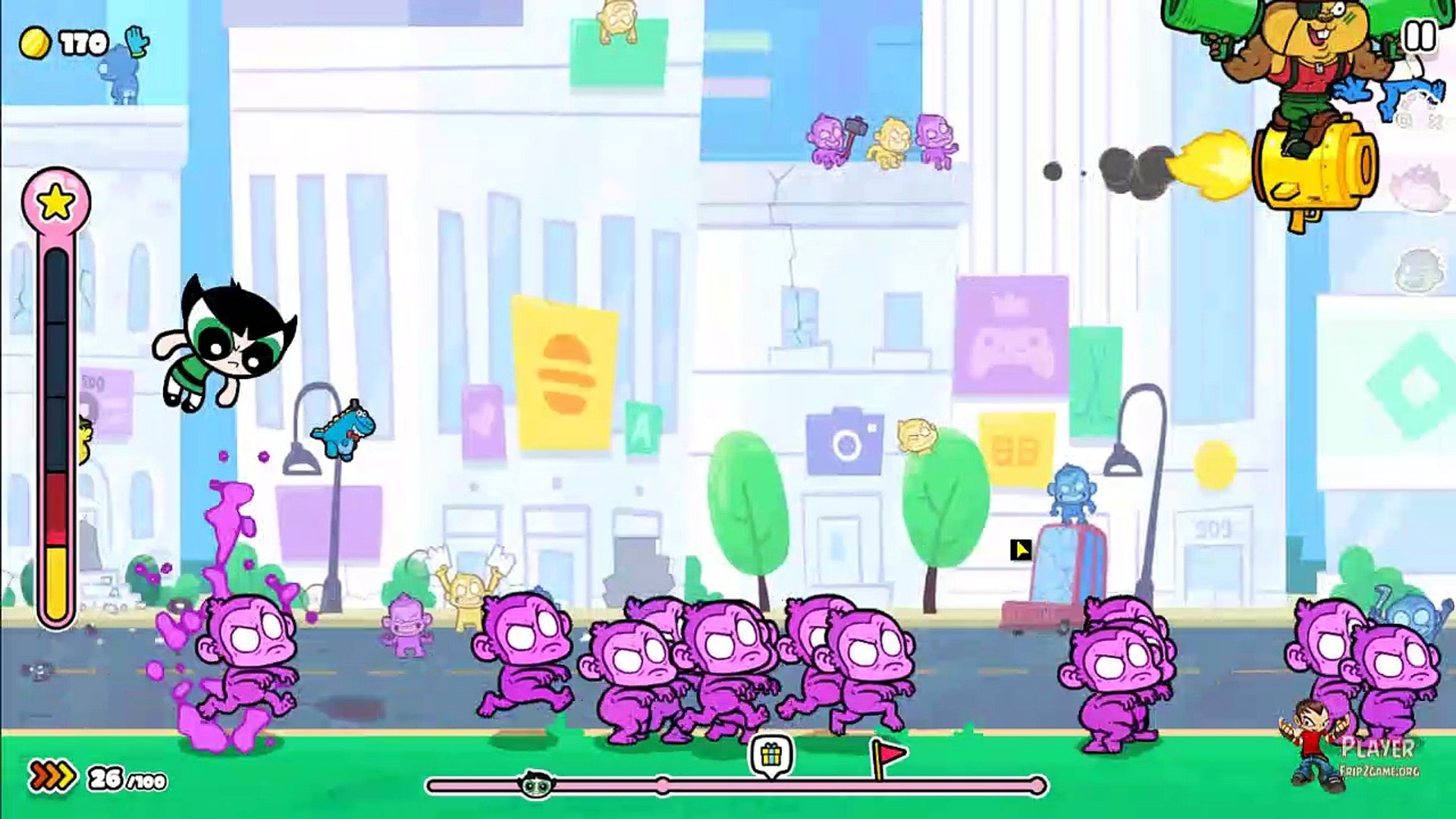Screen dimensions: 1456x819
Task: Click the star atop the power meter
Action: (x=57, y=201)
